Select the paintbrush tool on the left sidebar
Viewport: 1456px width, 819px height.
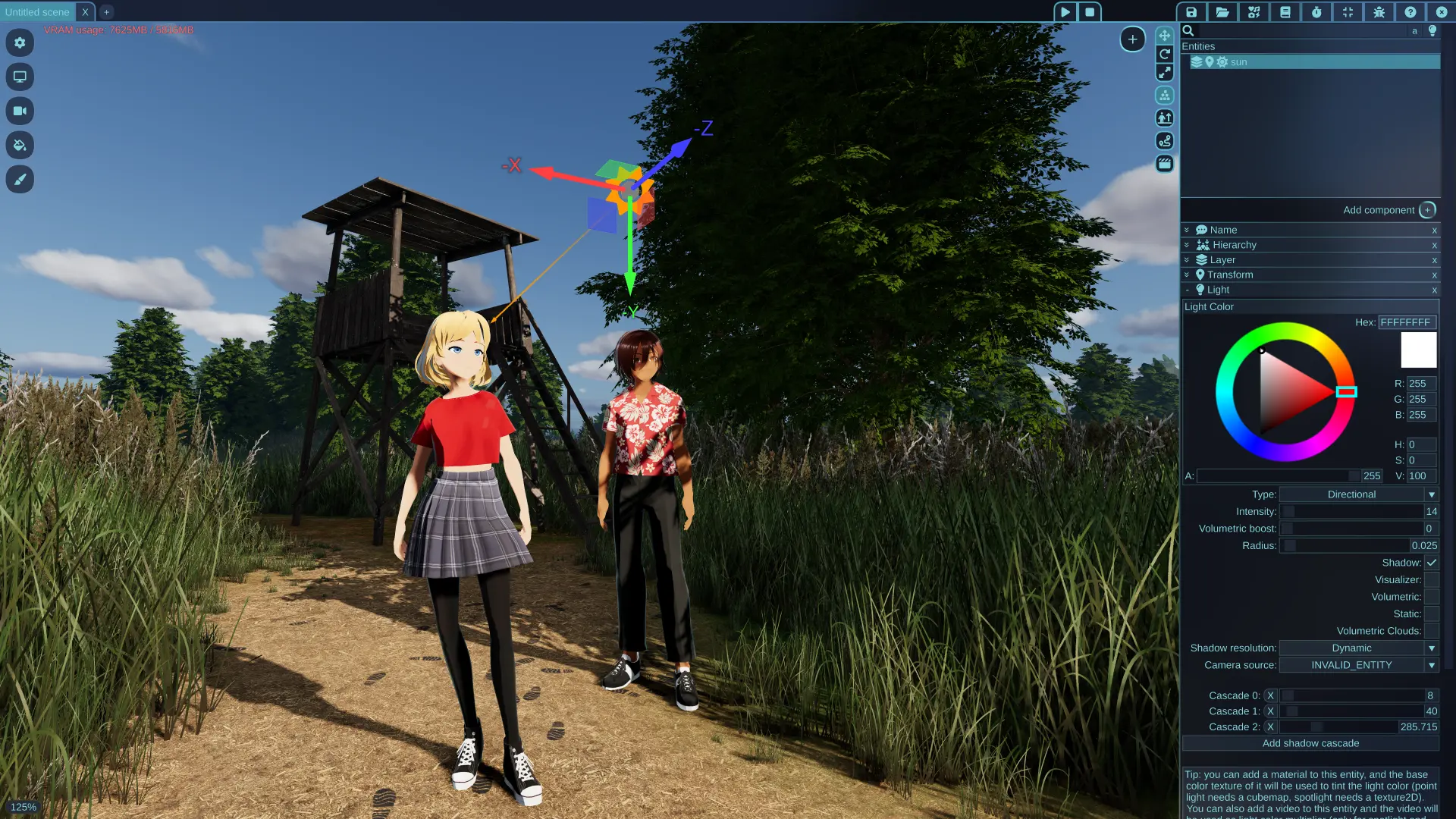(20, 180)
